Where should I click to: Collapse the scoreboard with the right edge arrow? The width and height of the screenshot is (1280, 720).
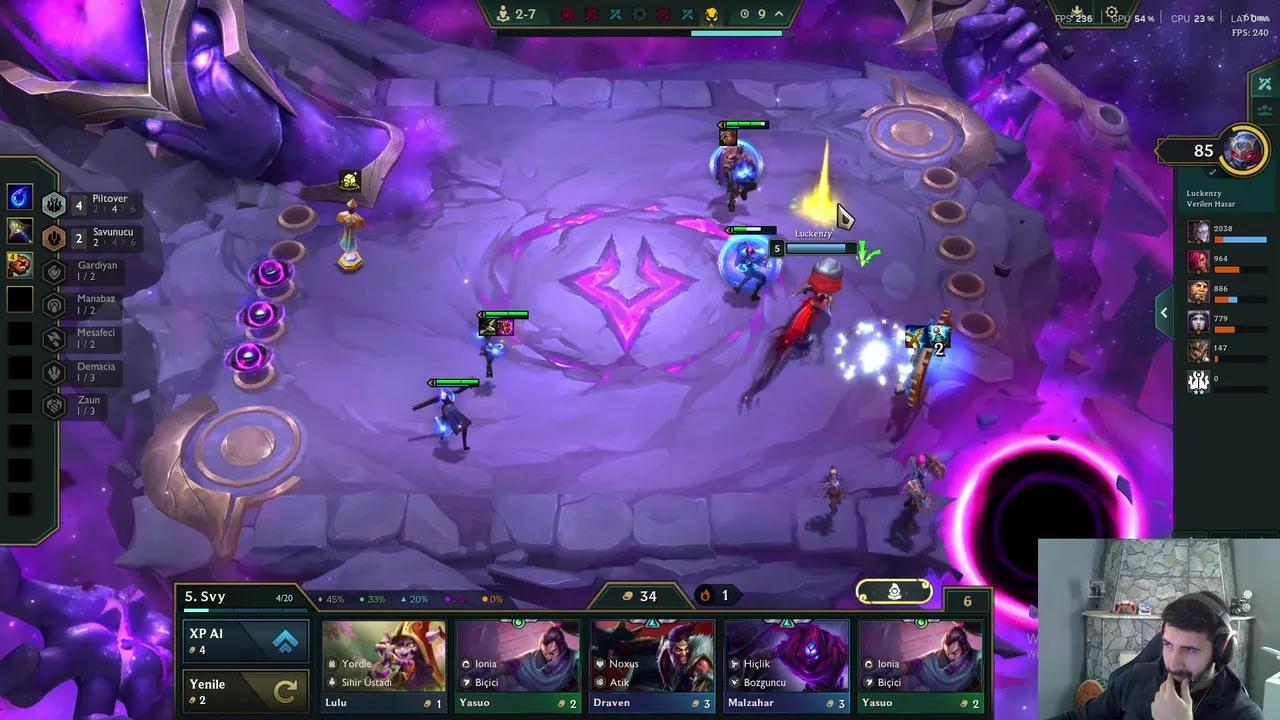coord(1163,312)
